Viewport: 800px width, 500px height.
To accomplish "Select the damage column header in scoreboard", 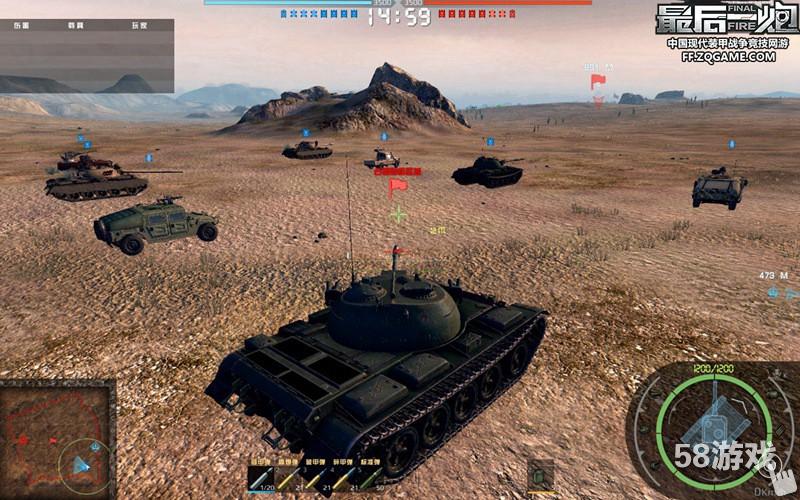I will [x=22, y=25].
